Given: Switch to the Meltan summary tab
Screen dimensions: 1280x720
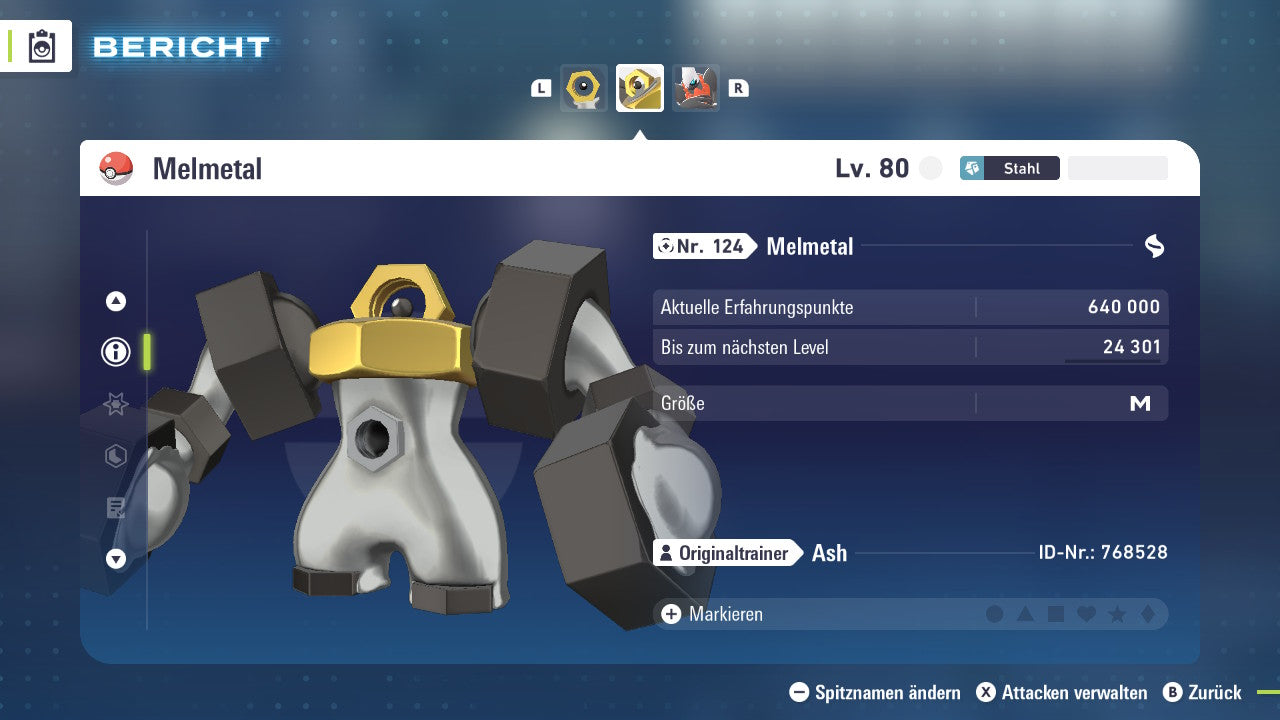Looking at the screenshot, I should point(584,88).
